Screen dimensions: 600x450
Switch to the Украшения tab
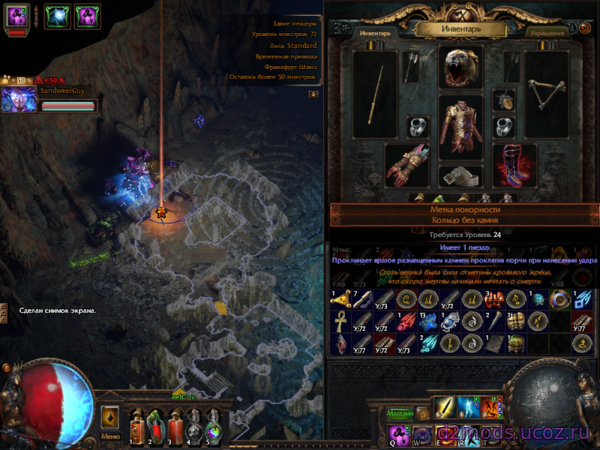pyautogui.click(x=547, y=33)
